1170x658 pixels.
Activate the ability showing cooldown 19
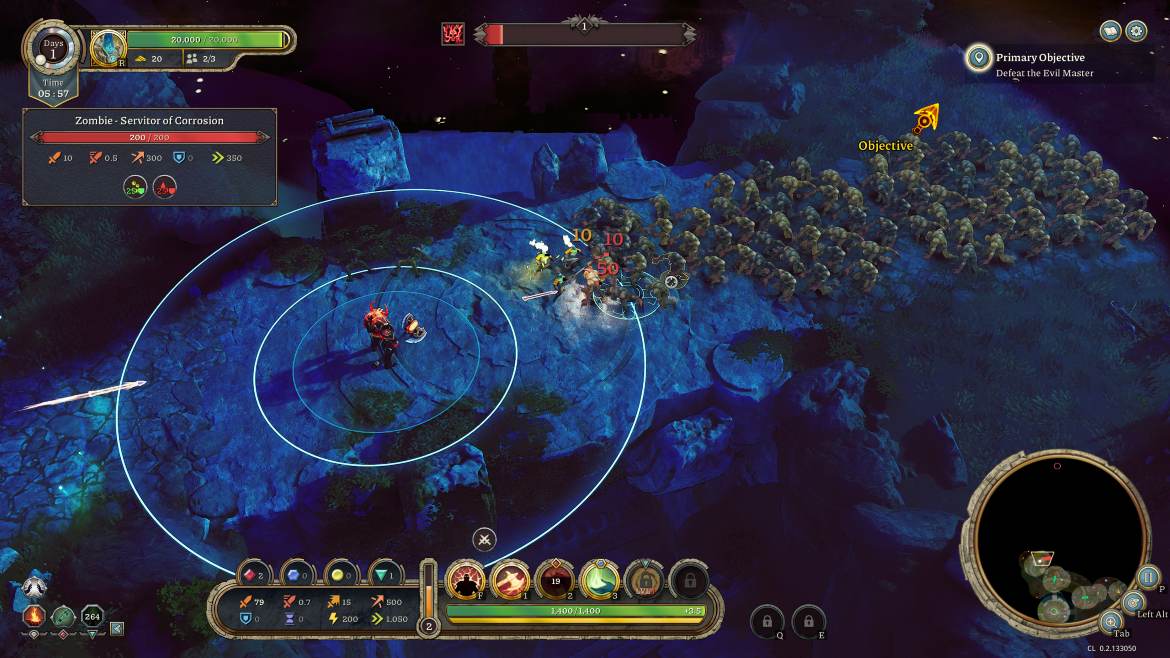click(555, 579)
